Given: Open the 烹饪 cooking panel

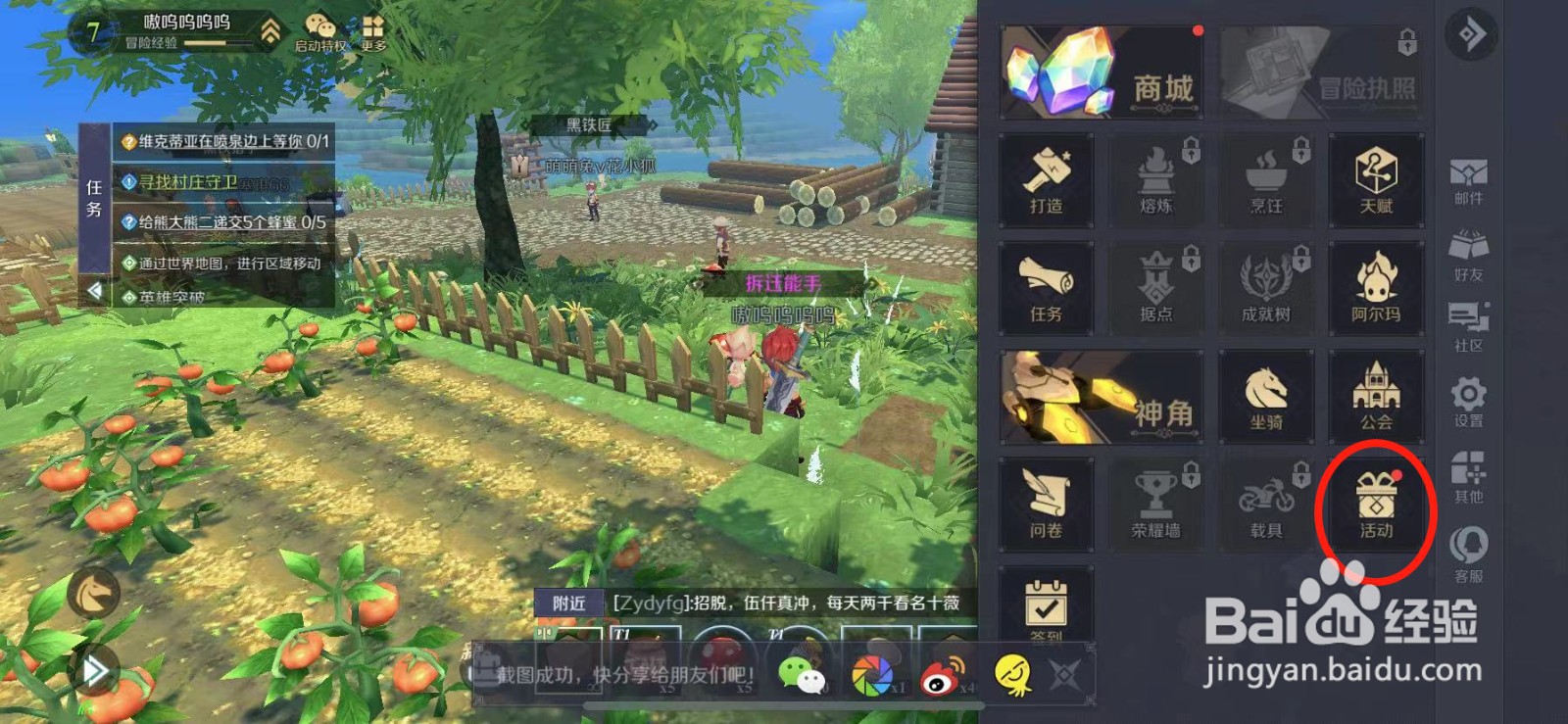Looking at the screenshot, I should pos(1266,181).
